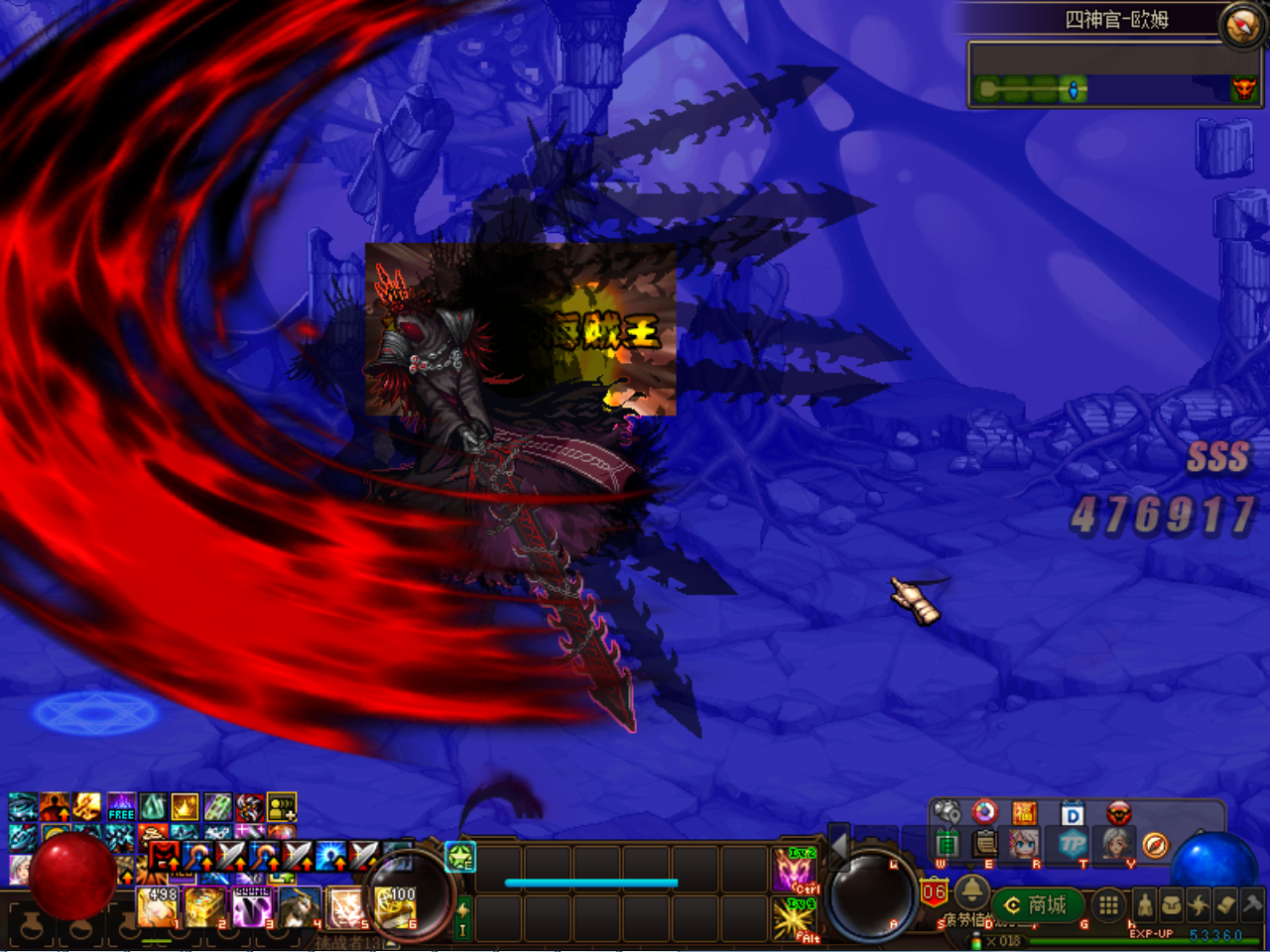The image size is (1270, 952).
Task: Open the TP shortcut icon (T)
Action: [x=1072, y=844]
